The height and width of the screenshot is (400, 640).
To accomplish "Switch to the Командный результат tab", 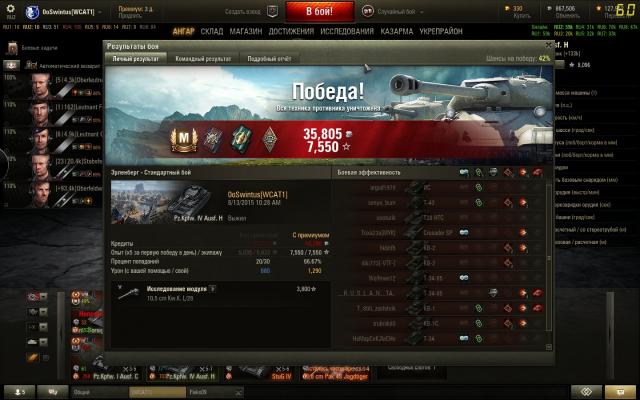I will [203, 59].
